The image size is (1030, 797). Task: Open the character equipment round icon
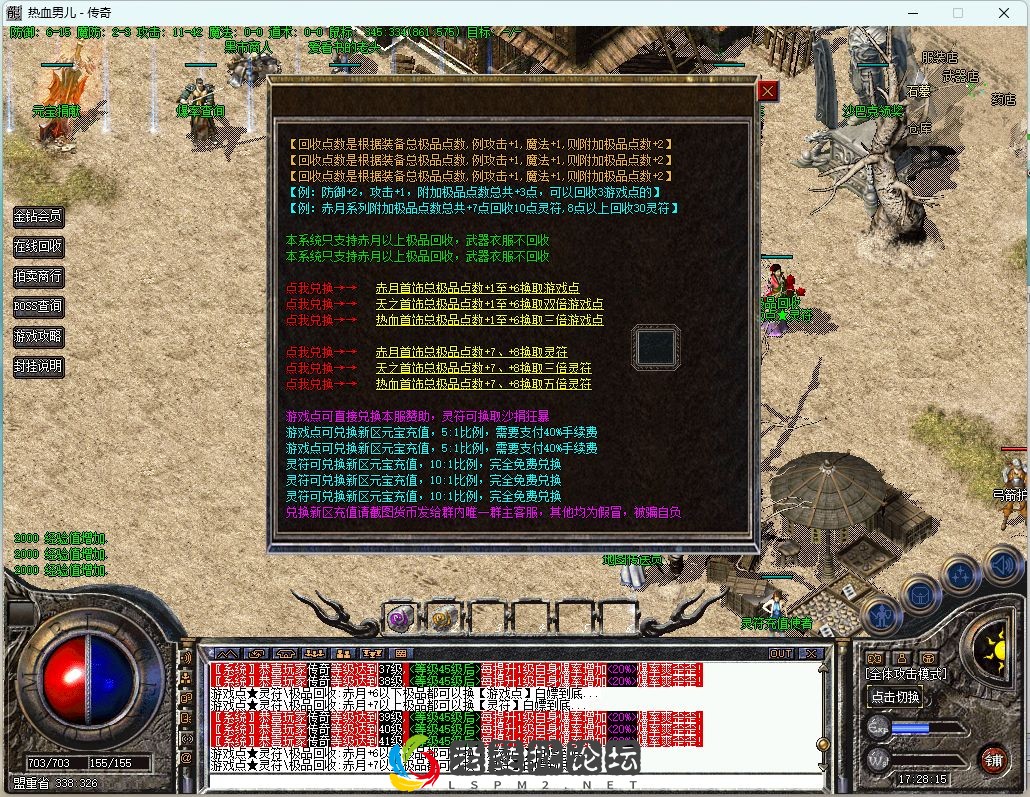881,614
